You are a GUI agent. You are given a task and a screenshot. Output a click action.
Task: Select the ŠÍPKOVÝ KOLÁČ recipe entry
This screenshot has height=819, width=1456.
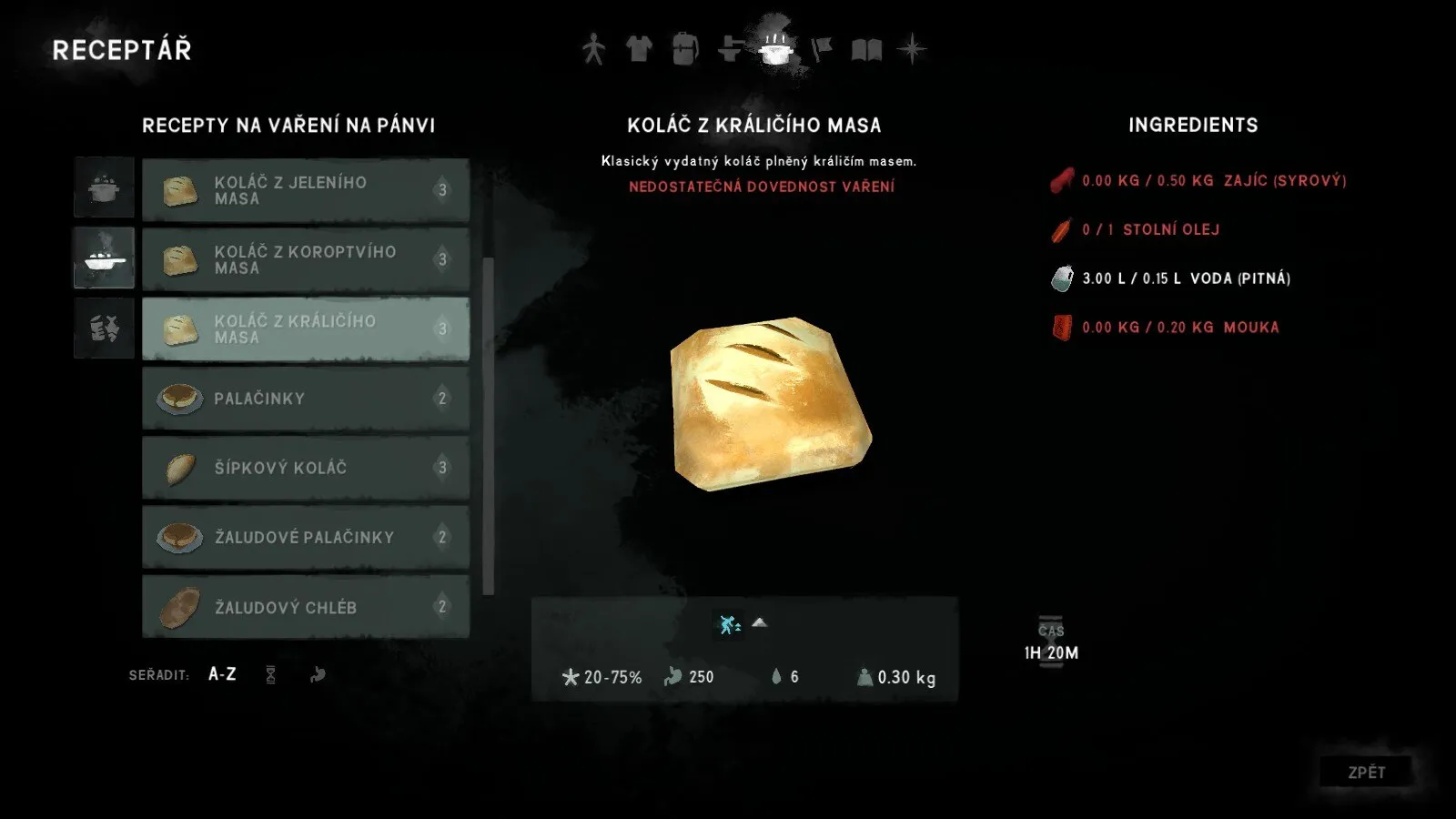305,467
